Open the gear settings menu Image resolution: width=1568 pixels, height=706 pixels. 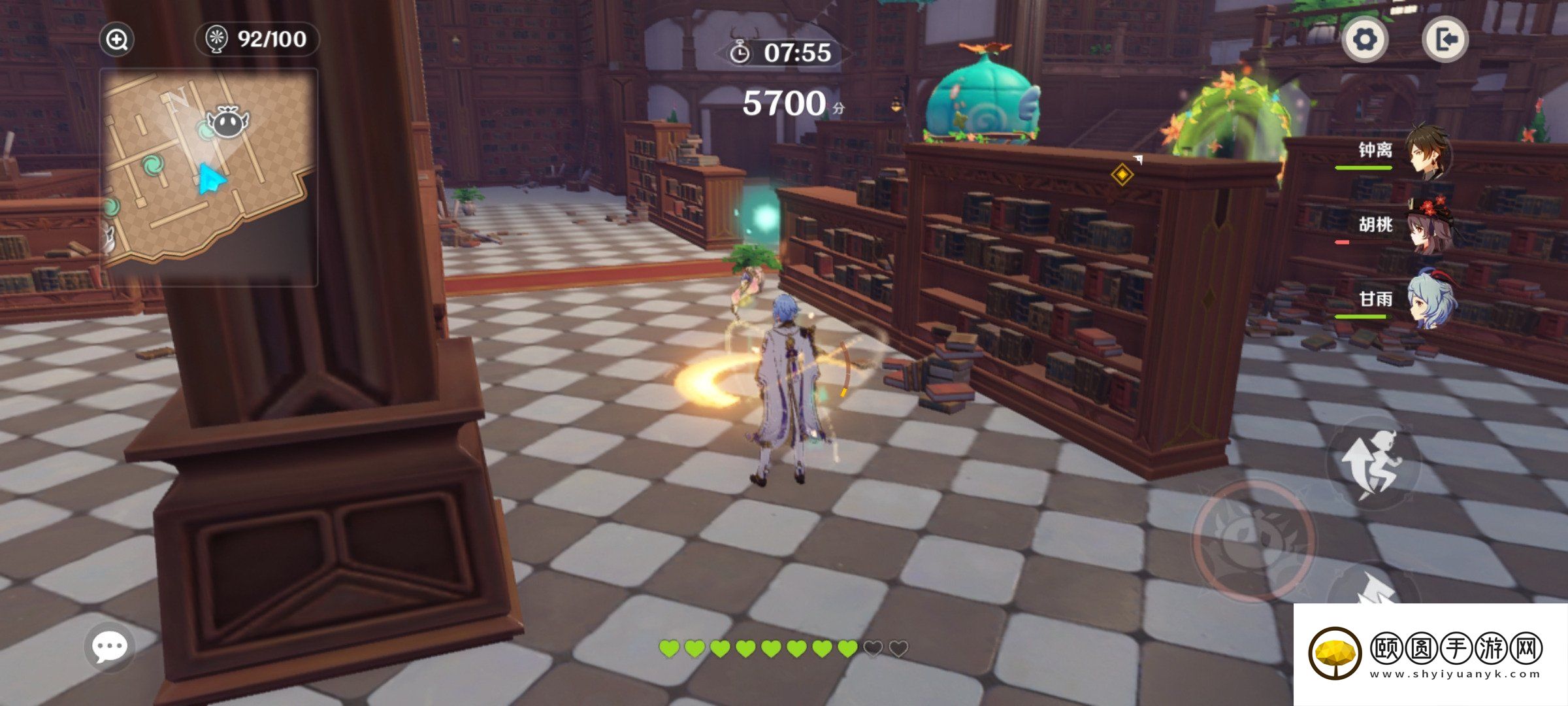tap(1365, 40)
